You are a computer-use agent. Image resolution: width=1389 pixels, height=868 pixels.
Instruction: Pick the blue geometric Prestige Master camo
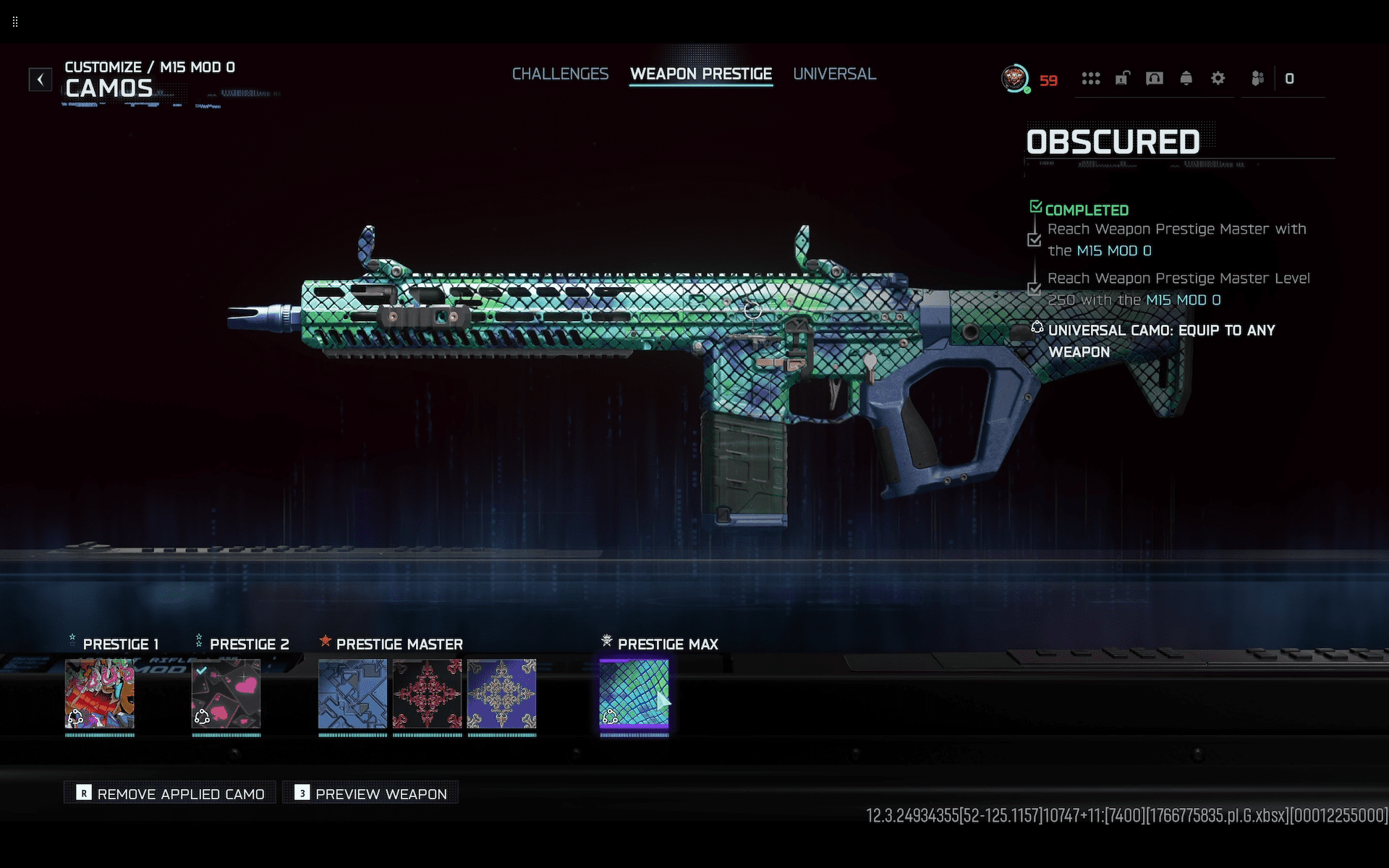click(x=352, y=693)
